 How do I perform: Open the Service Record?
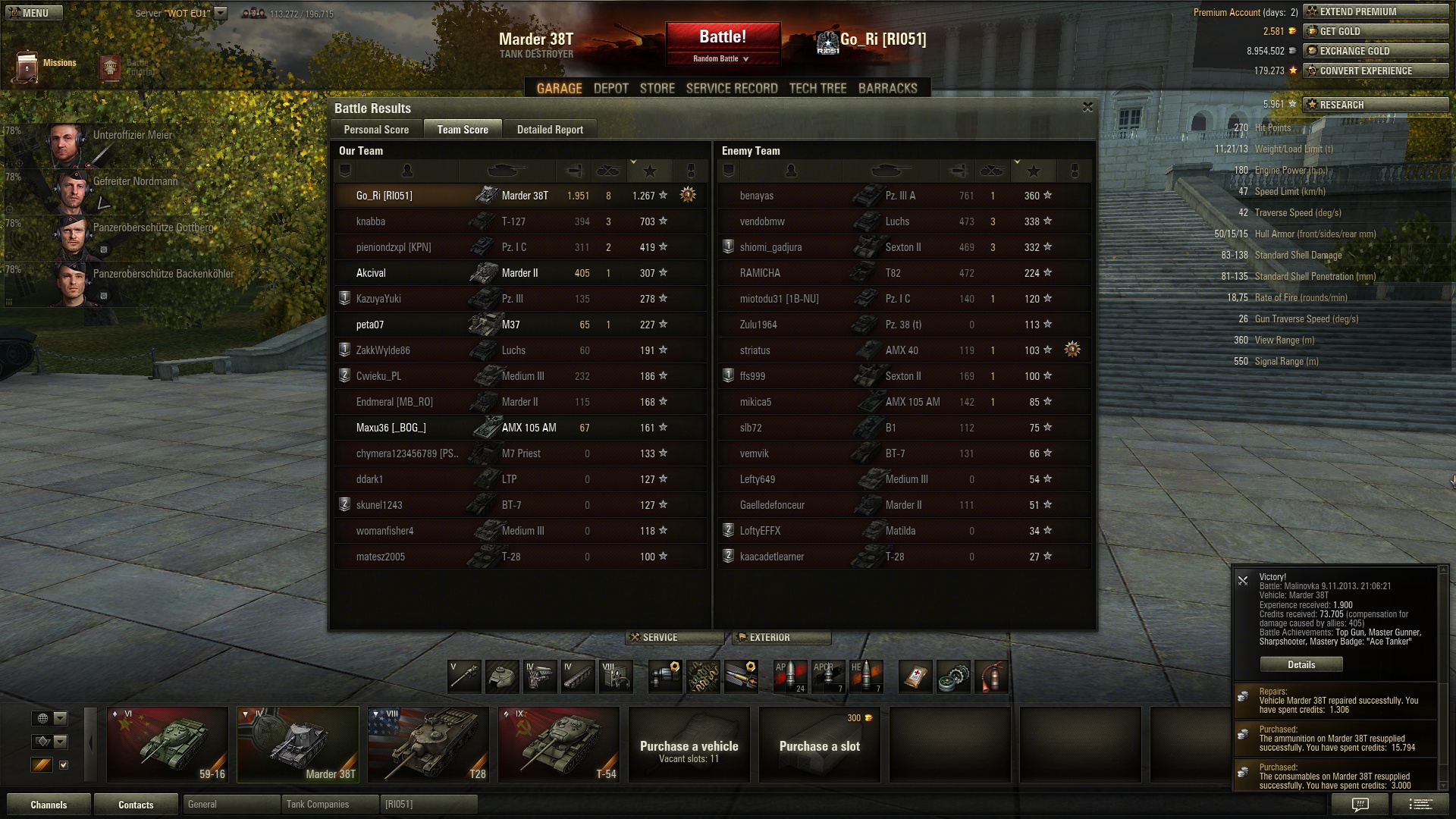click(x=732, y=89)
